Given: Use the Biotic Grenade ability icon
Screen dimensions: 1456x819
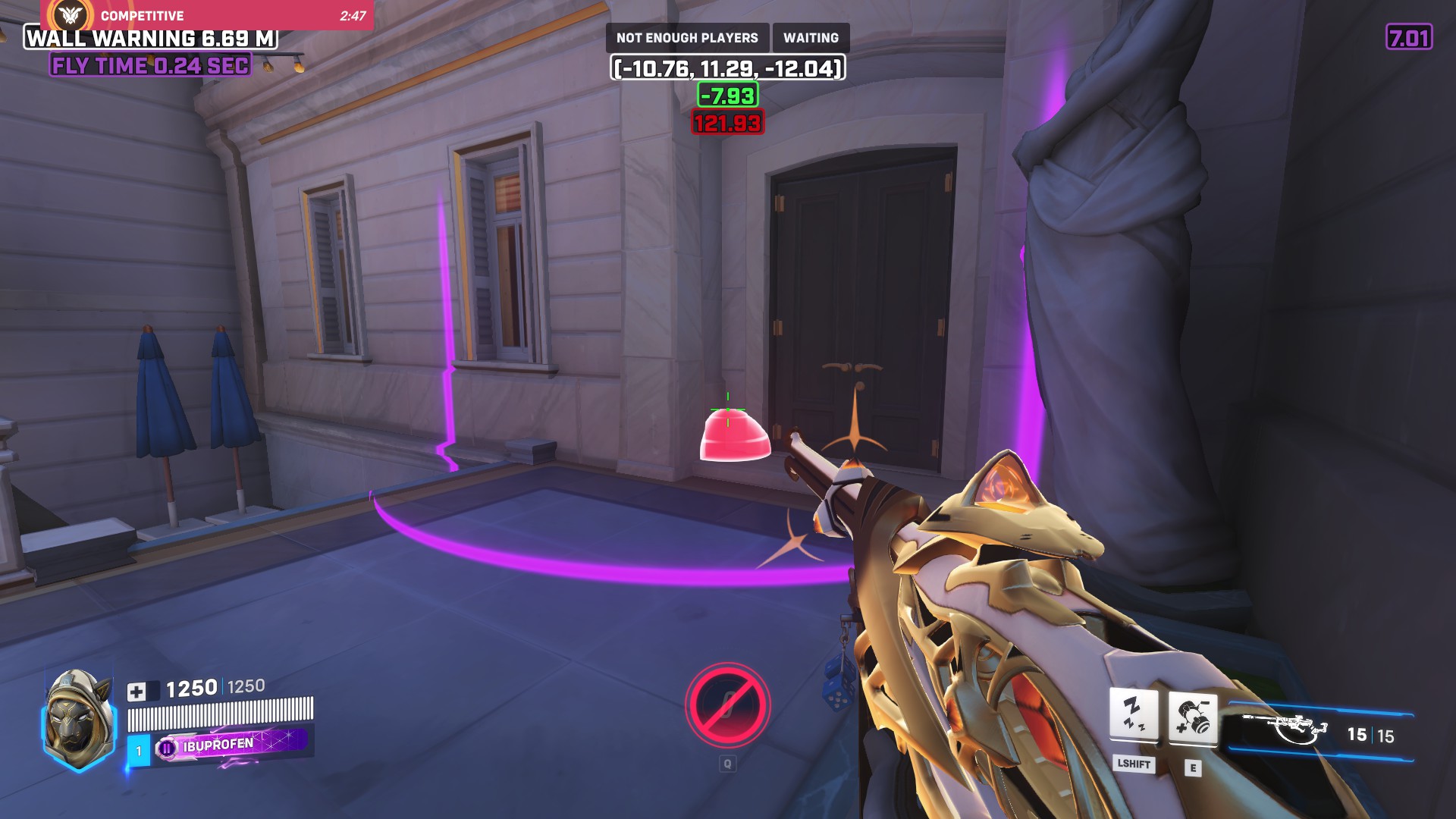Looking at the screenshot, I should point(1192,717).
